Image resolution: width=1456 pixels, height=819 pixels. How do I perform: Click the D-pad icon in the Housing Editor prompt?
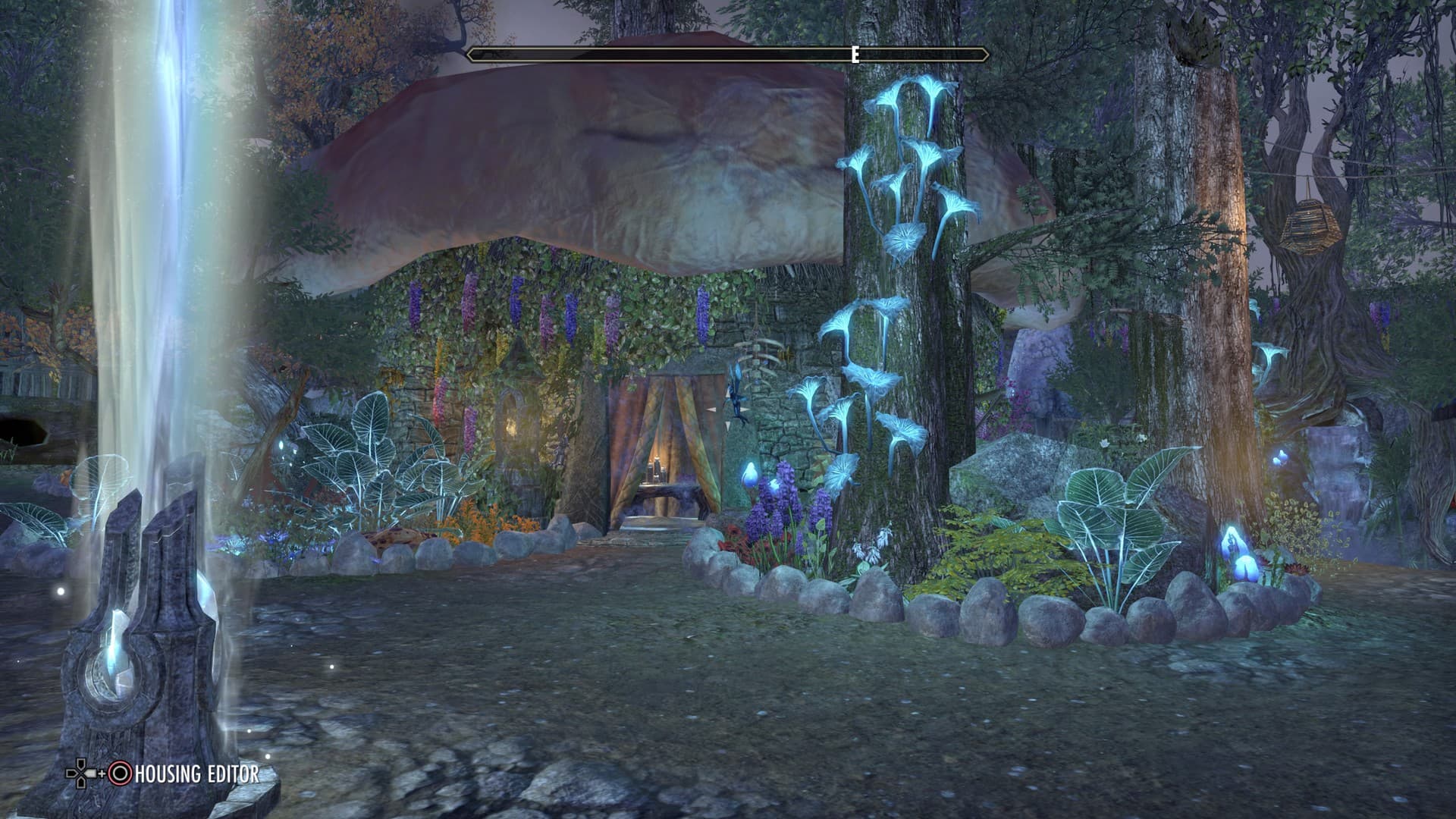(x=80, y=773)
